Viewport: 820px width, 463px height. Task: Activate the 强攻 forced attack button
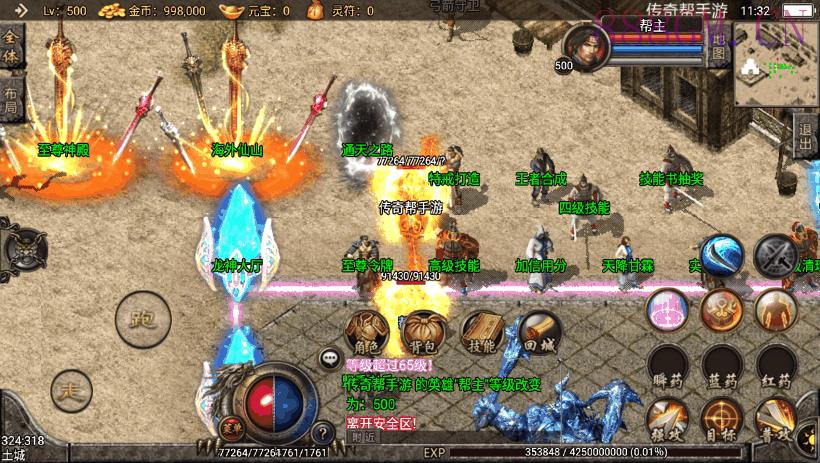pos(666,420)
